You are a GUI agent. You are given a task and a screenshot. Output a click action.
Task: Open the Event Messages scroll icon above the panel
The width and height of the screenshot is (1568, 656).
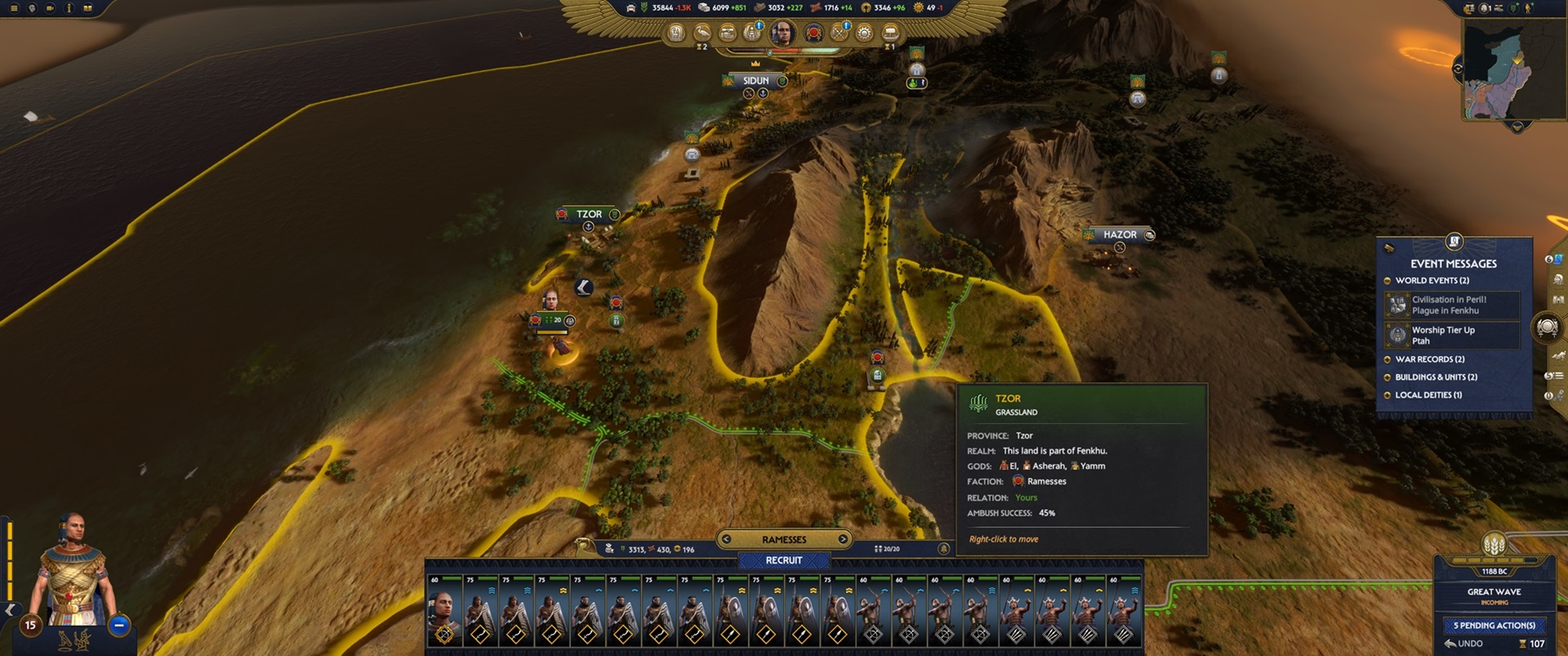coord(1453,241)
